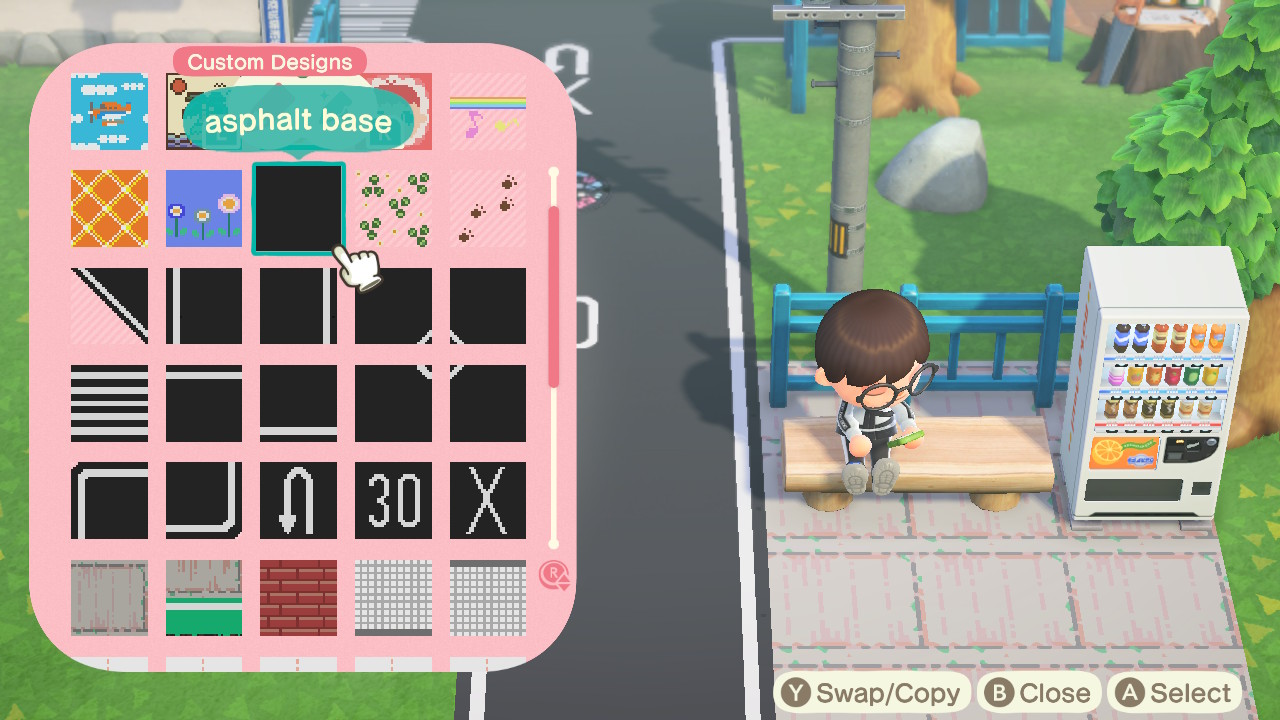Select the flower meadow pattern design
This screenshot has height=720, width=1280.
tap(203, 209)
